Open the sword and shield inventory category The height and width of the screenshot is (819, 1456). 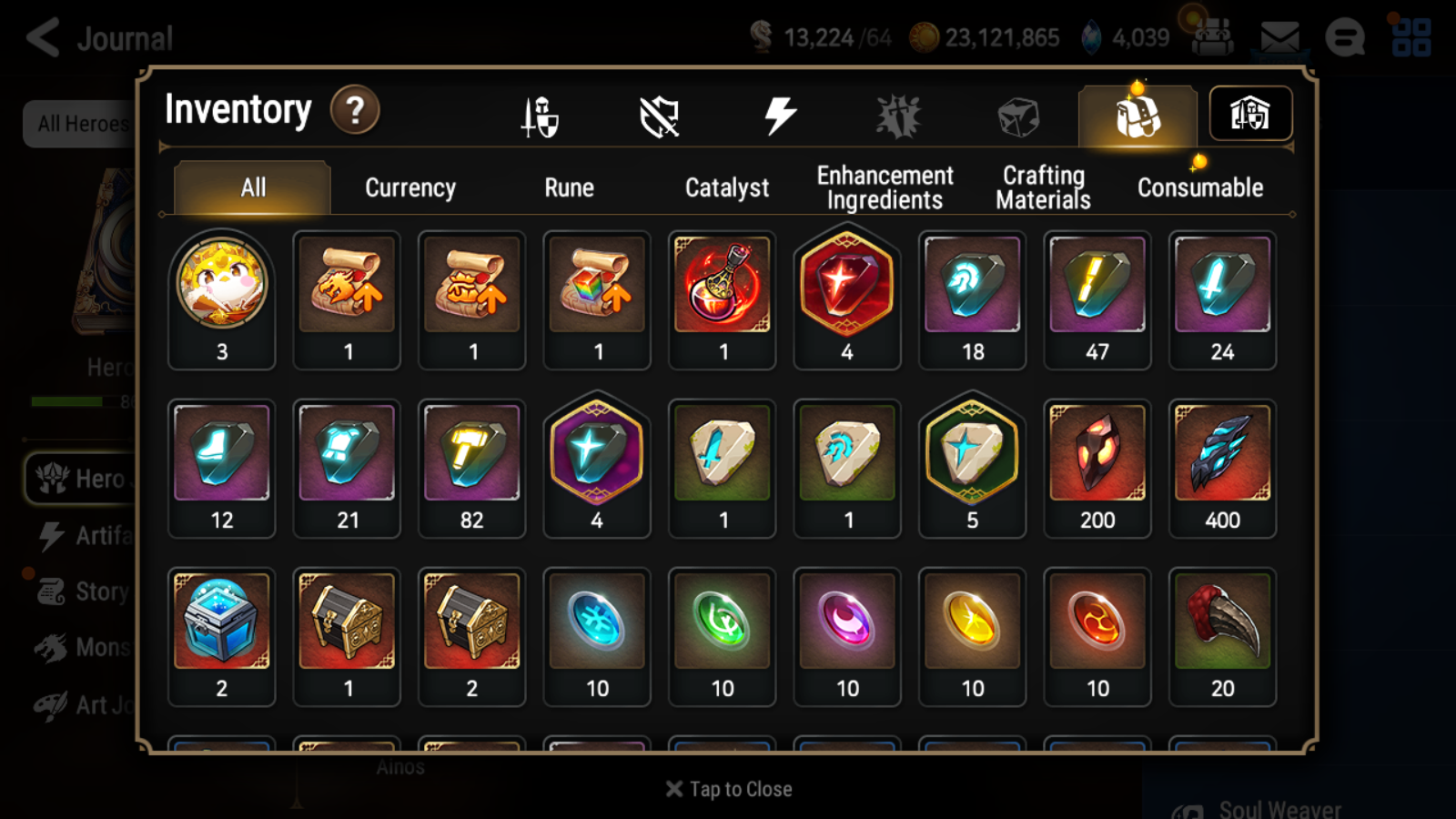[540, 116]
